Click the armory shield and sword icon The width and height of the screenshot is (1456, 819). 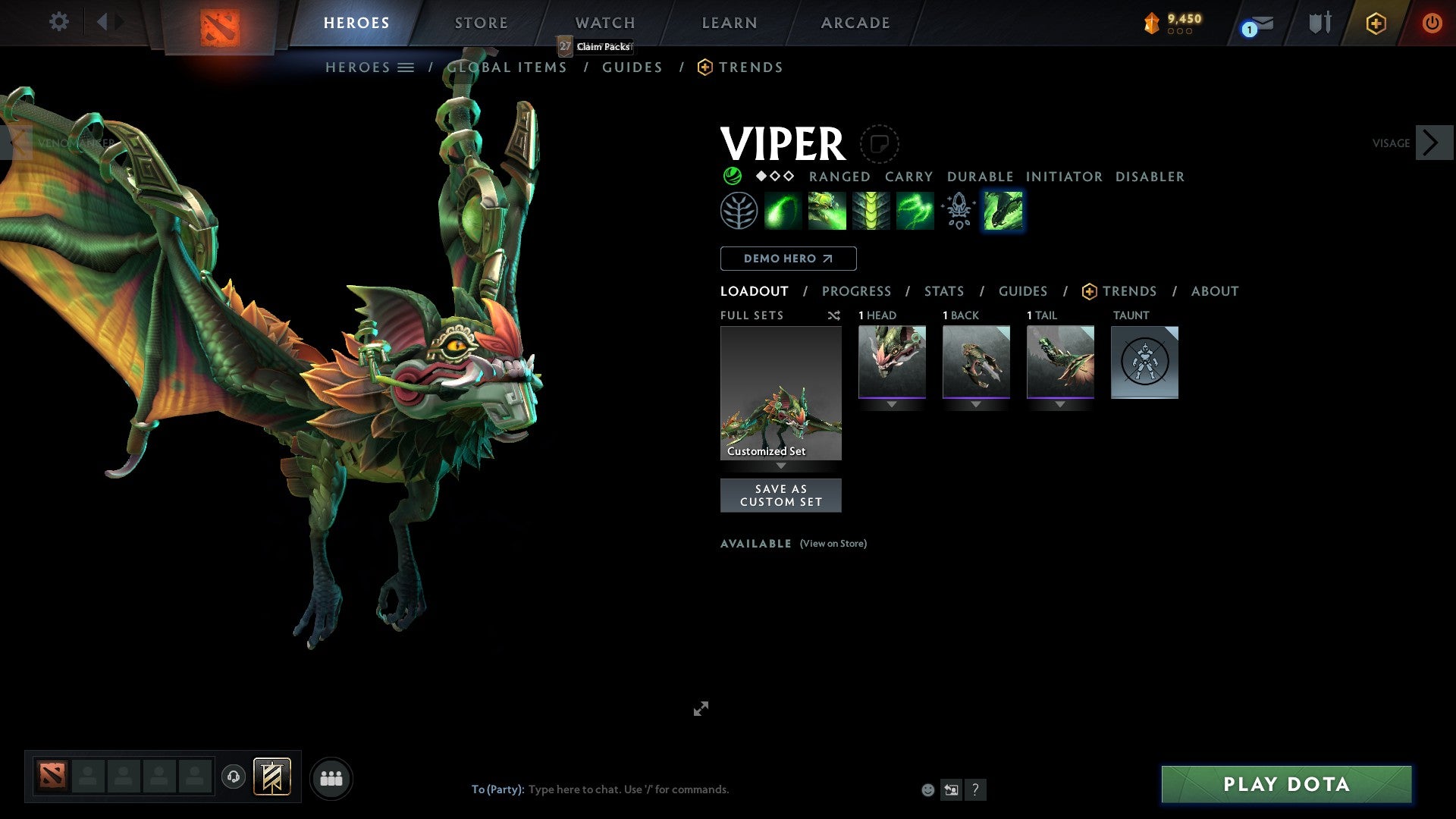click(x=1319, y=23)
